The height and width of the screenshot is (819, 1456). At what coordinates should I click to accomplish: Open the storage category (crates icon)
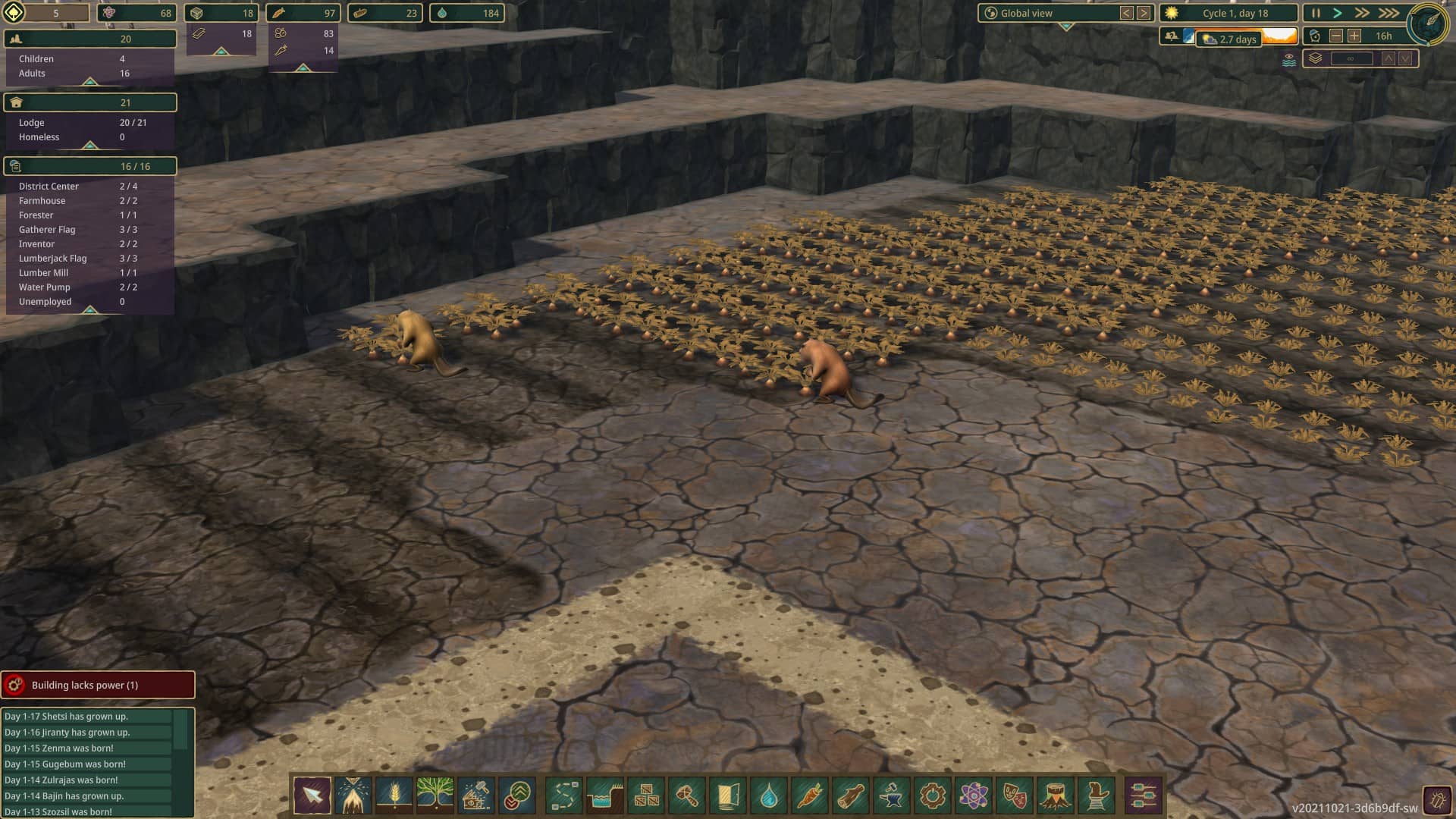coord(646,795)
